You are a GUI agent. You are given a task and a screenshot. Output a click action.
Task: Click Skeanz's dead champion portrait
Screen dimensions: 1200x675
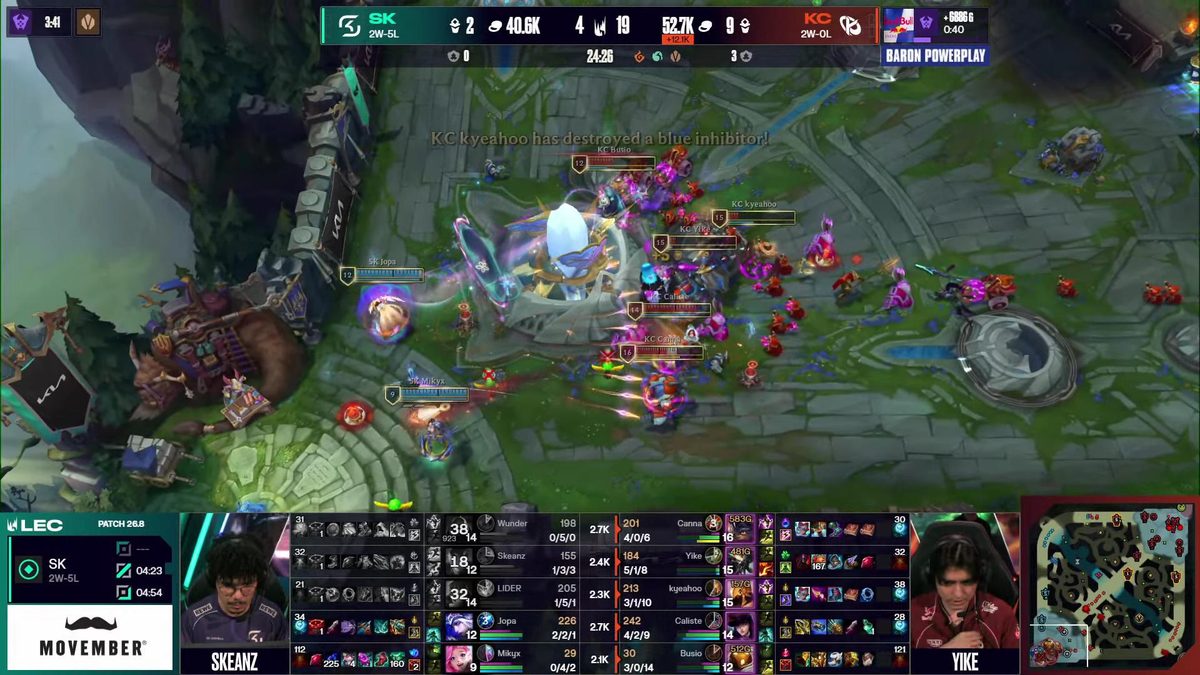(459, 562)
